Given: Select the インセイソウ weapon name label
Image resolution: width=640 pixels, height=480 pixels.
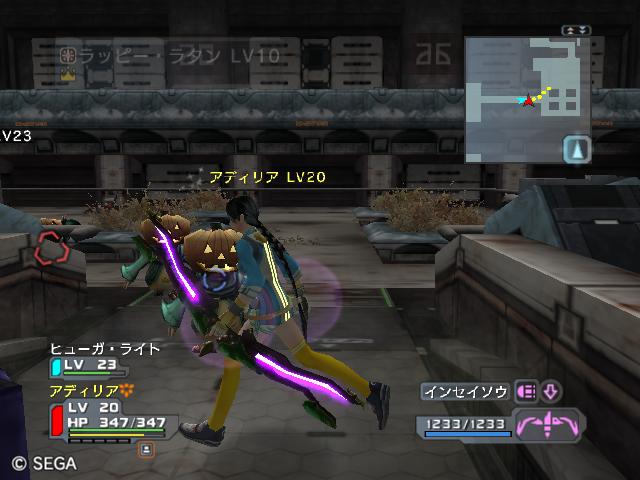Looking at the screenshot, I should [464, 392].
